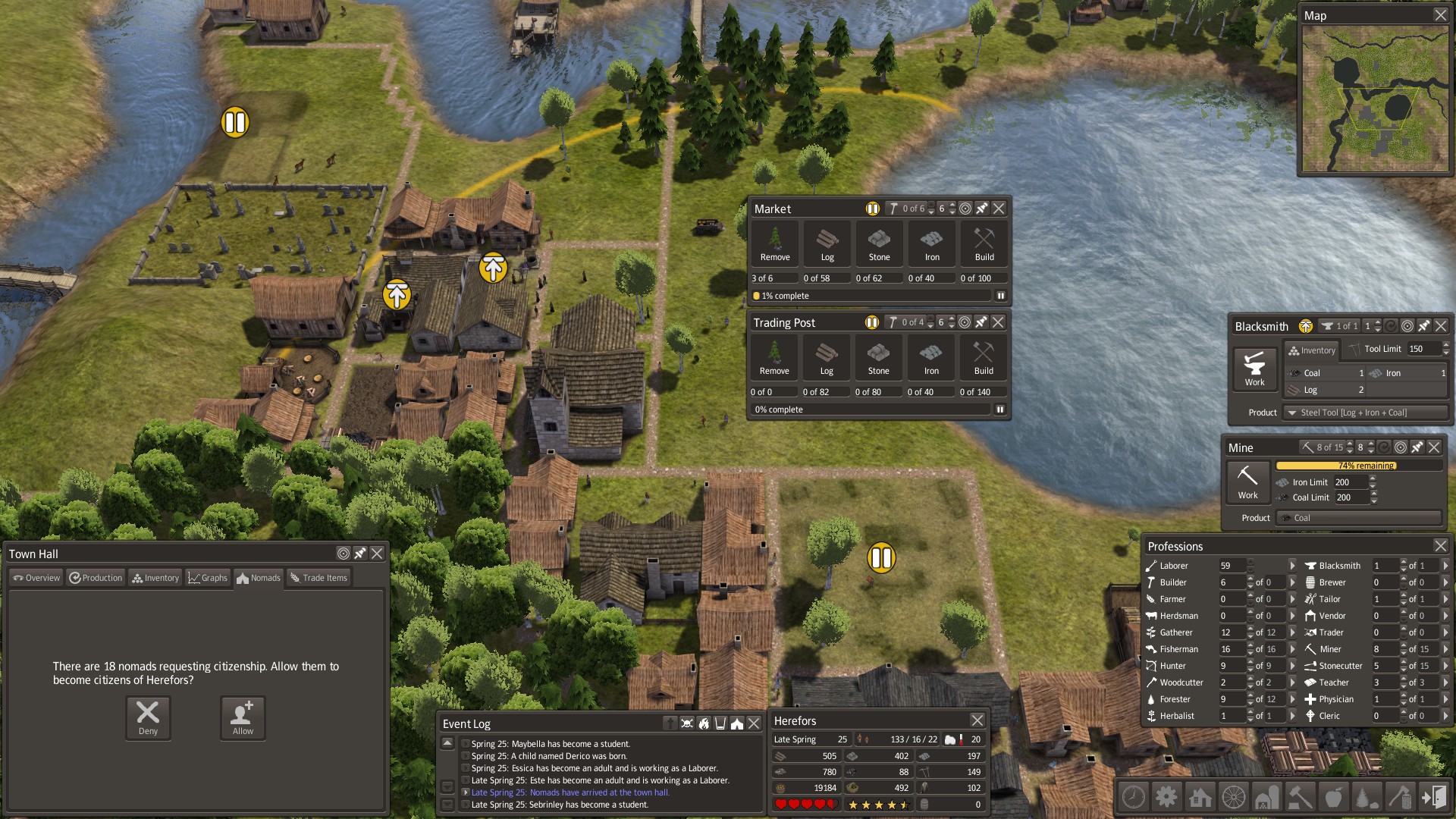Close the Herefors status window
This screenshot has width=1456, height=819.
coord(977,720)
